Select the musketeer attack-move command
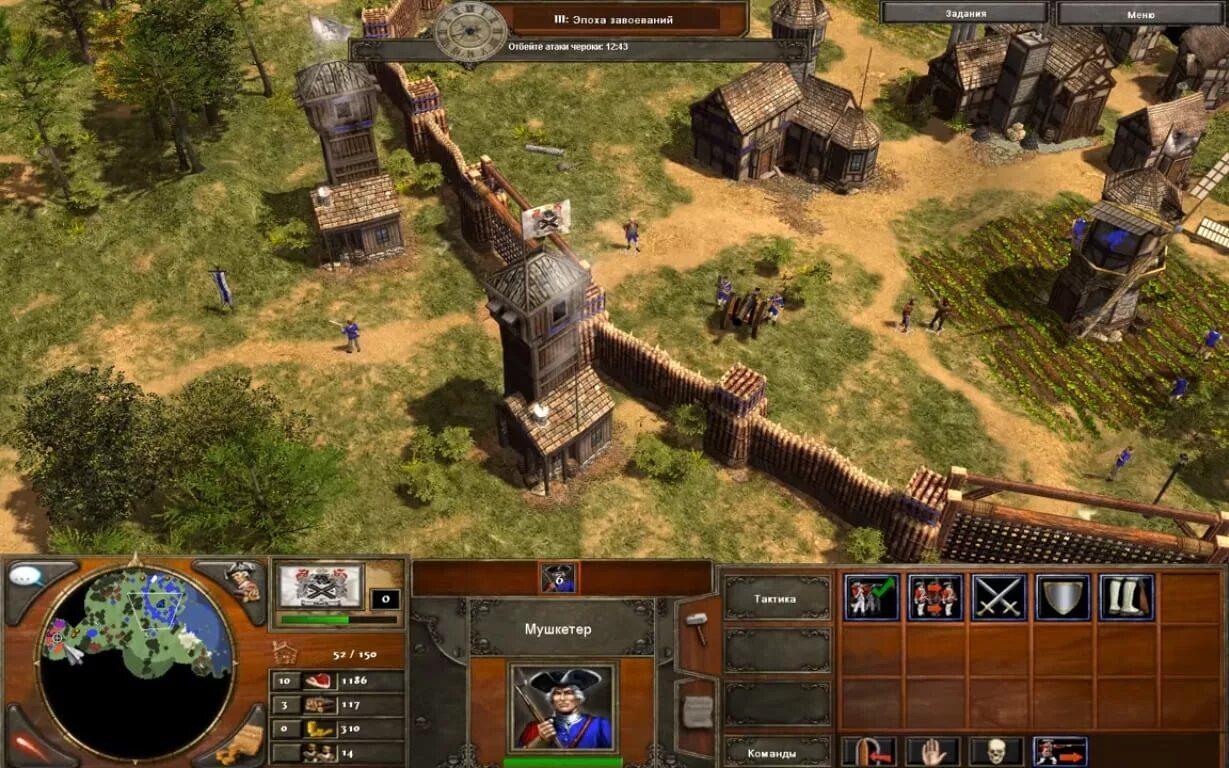Image resolution: width=1229 pixels, height=768 pixels. pyautogui.click(x=1060, y=751)
